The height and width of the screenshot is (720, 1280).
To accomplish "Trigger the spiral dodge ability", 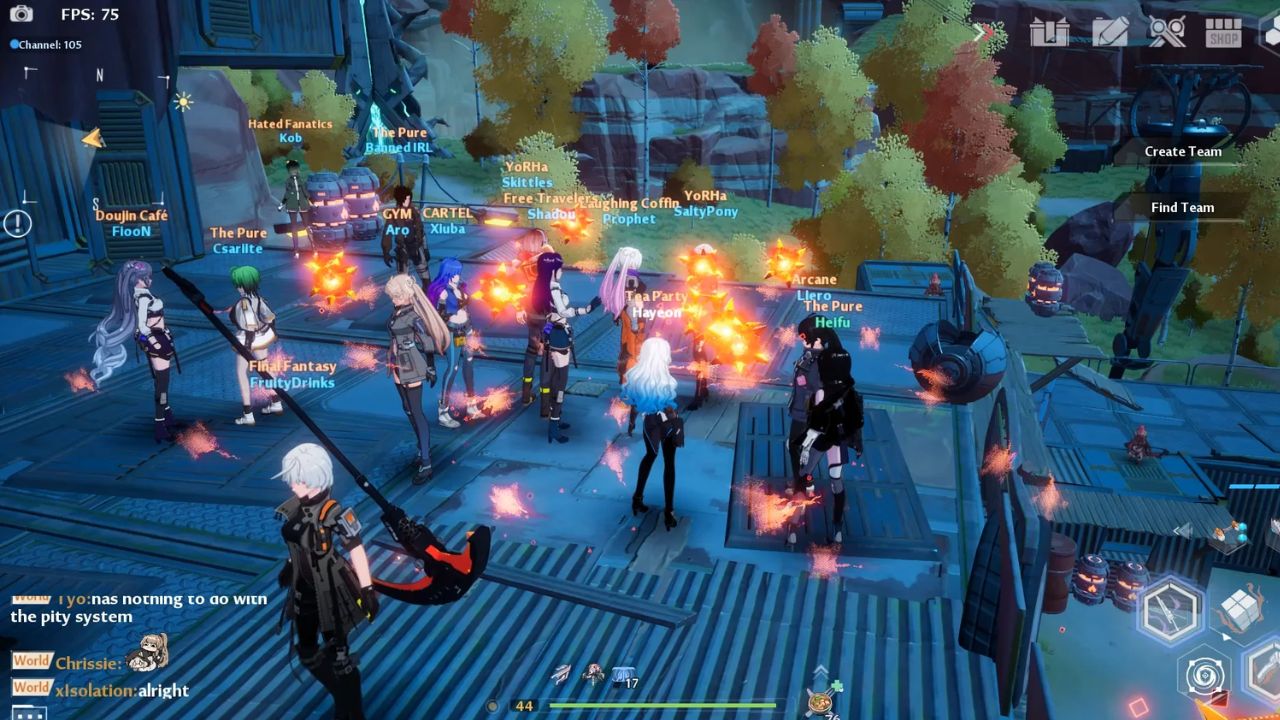I will click(1203, 677).
